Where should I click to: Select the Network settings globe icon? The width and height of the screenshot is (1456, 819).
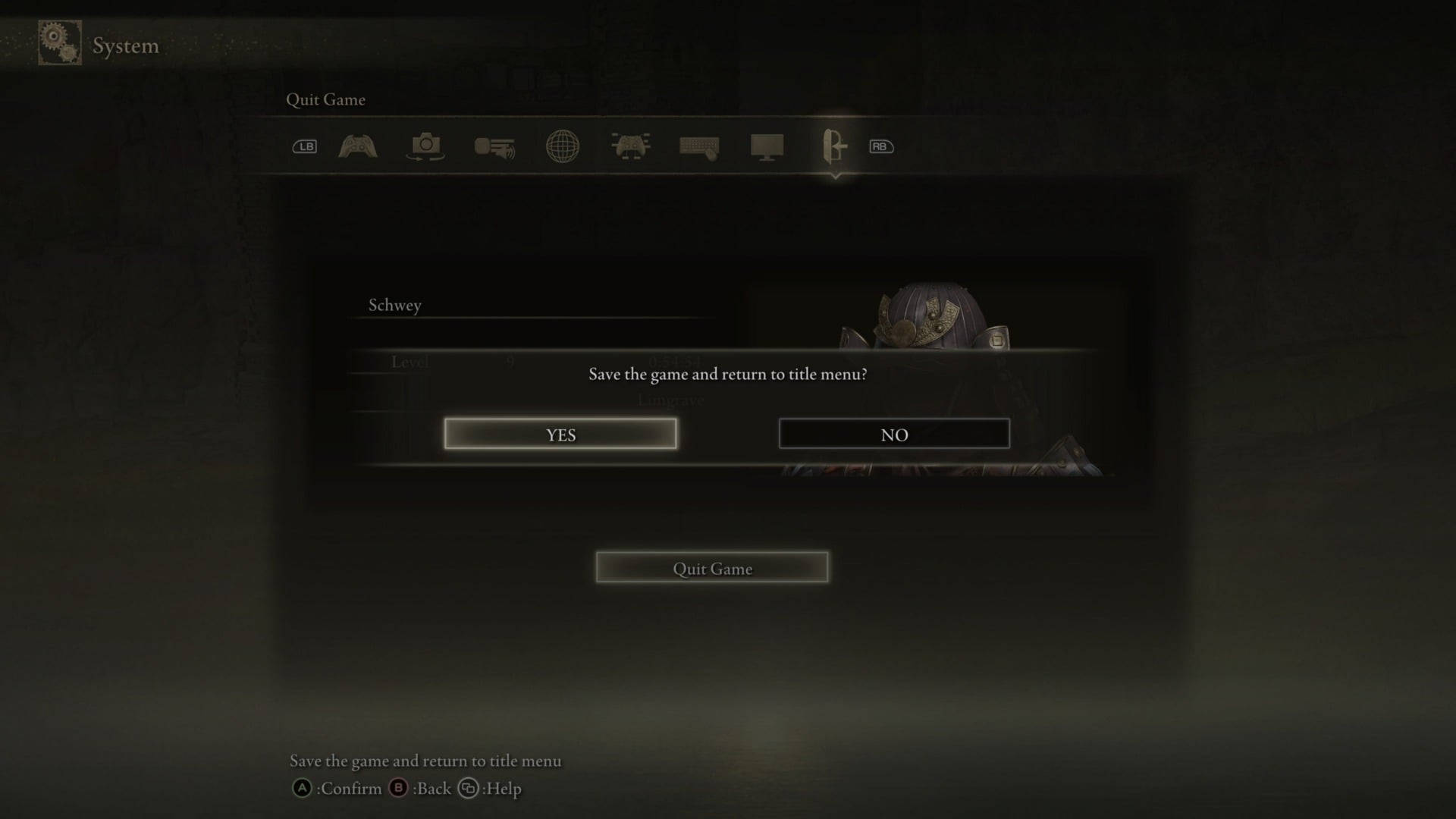pos(562,146)
